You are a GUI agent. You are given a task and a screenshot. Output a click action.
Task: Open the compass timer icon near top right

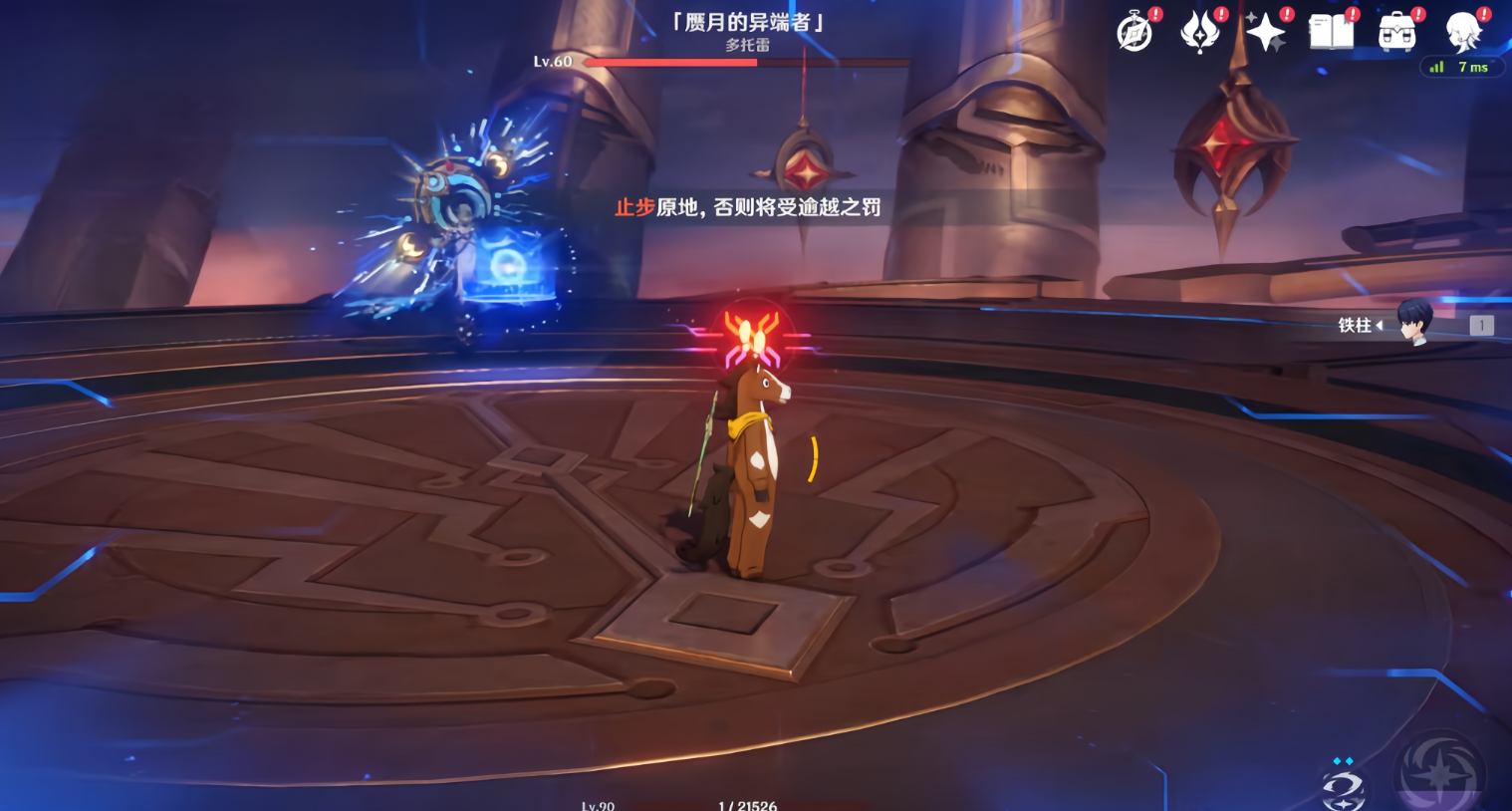tap(1135, 31)
